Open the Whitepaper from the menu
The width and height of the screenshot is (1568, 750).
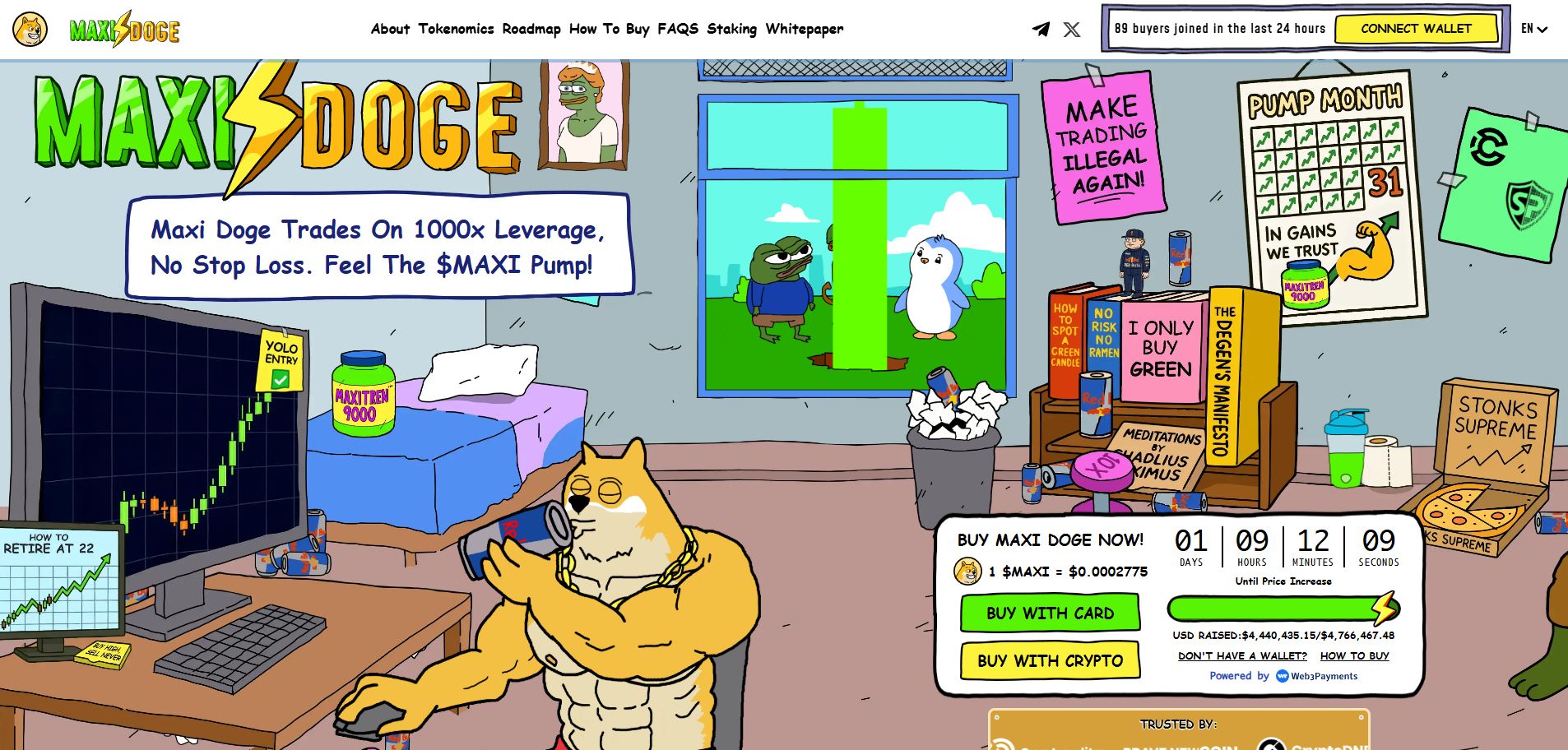pos(805,28)
